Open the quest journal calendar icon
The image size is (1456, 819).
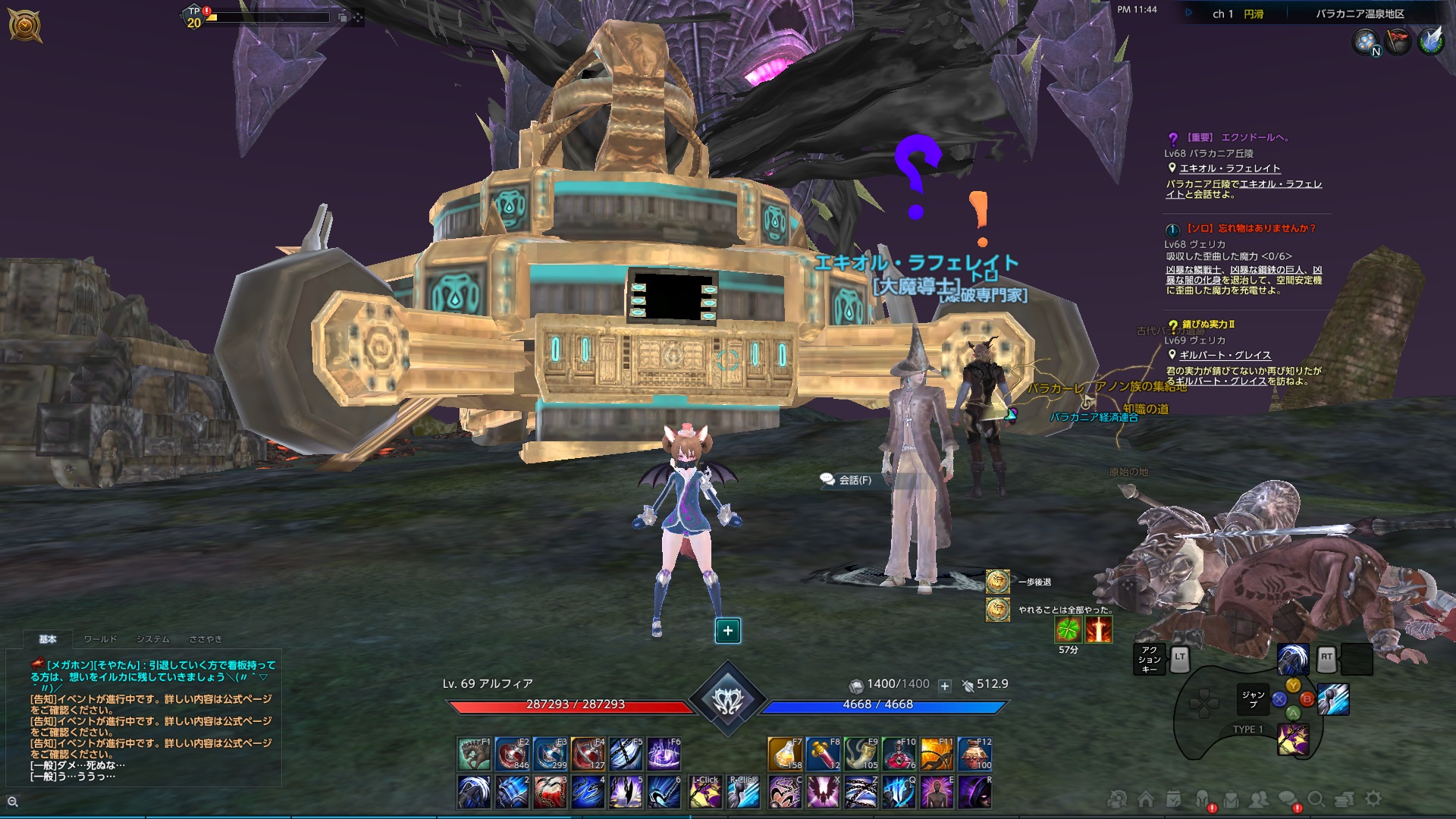[1173, 799]
